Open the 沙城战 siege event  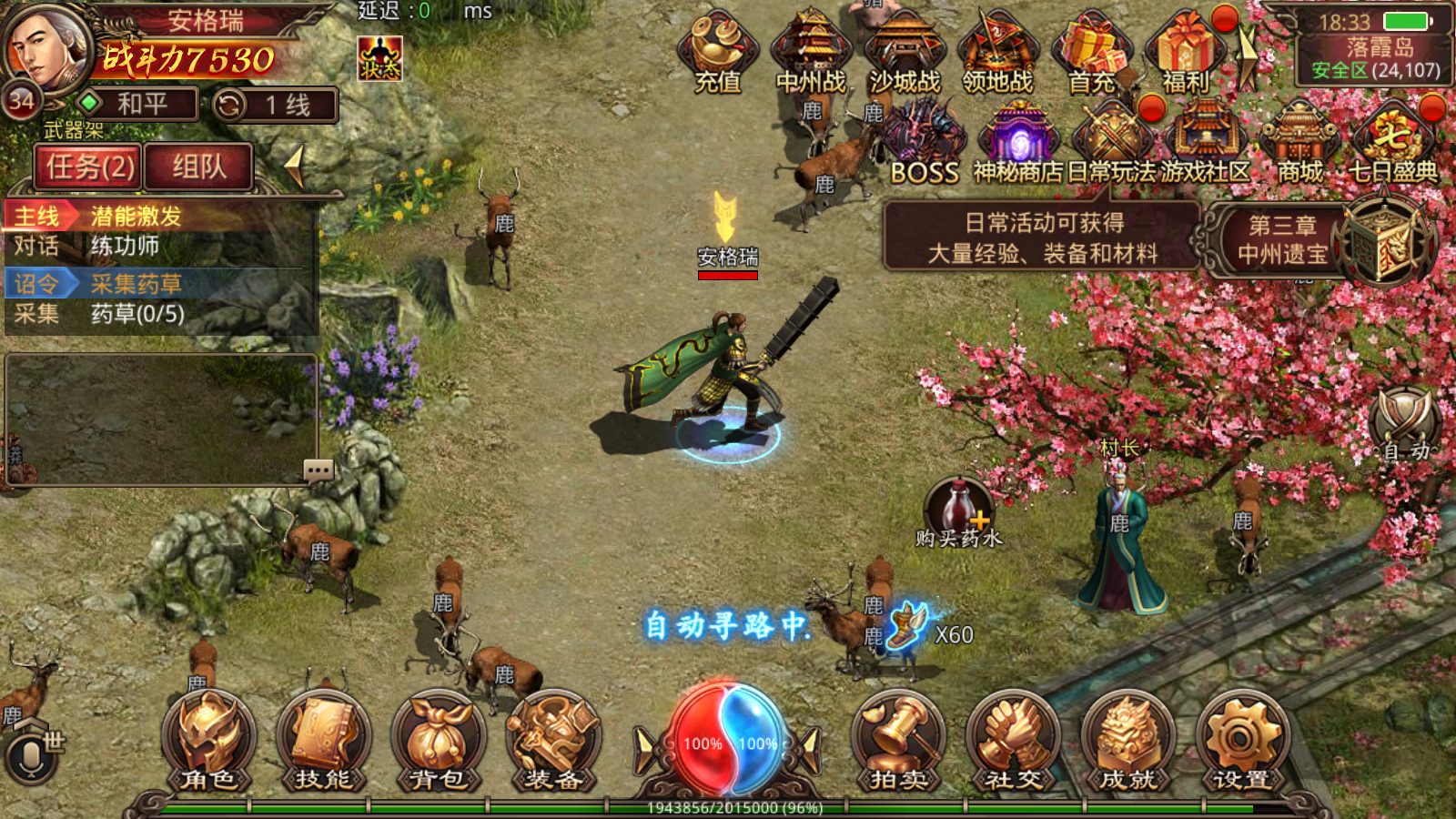click(x=905, y=53)
